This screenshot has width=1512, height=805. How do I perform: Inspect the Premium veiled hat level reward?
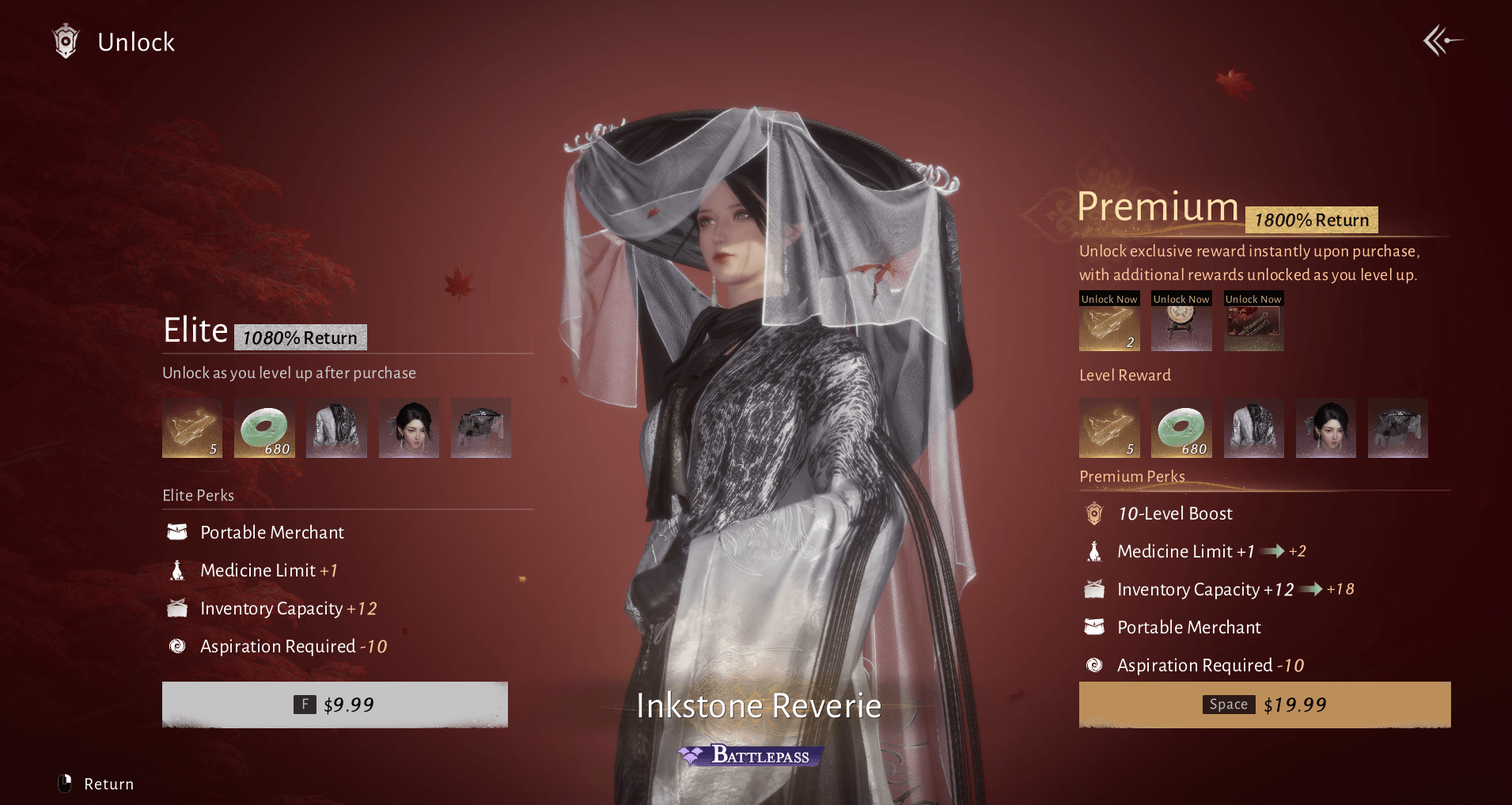point(1397,428)
